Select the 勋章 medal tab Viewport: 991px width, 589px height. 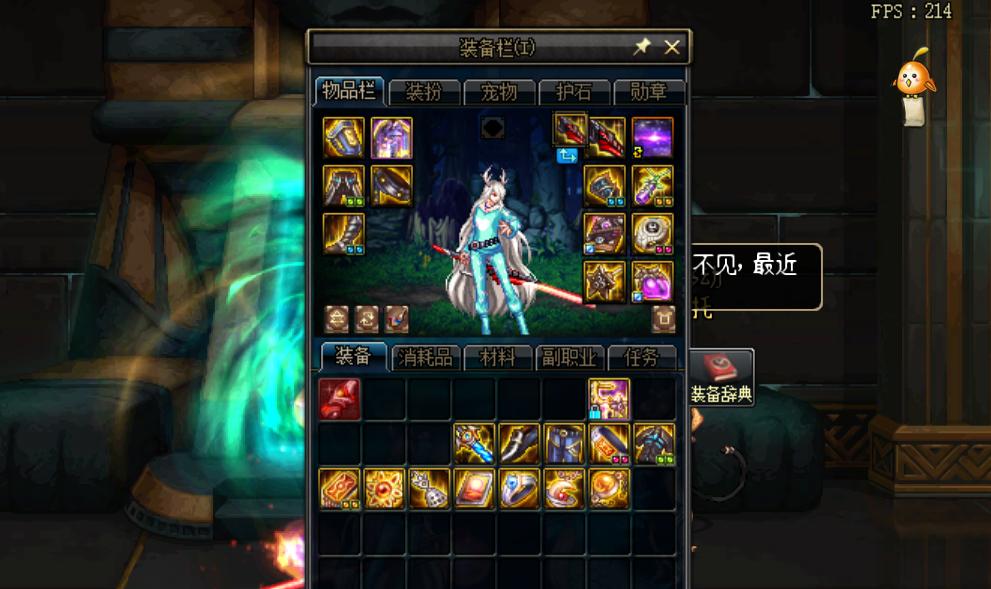pyautogui.click(x=649, y=93)
